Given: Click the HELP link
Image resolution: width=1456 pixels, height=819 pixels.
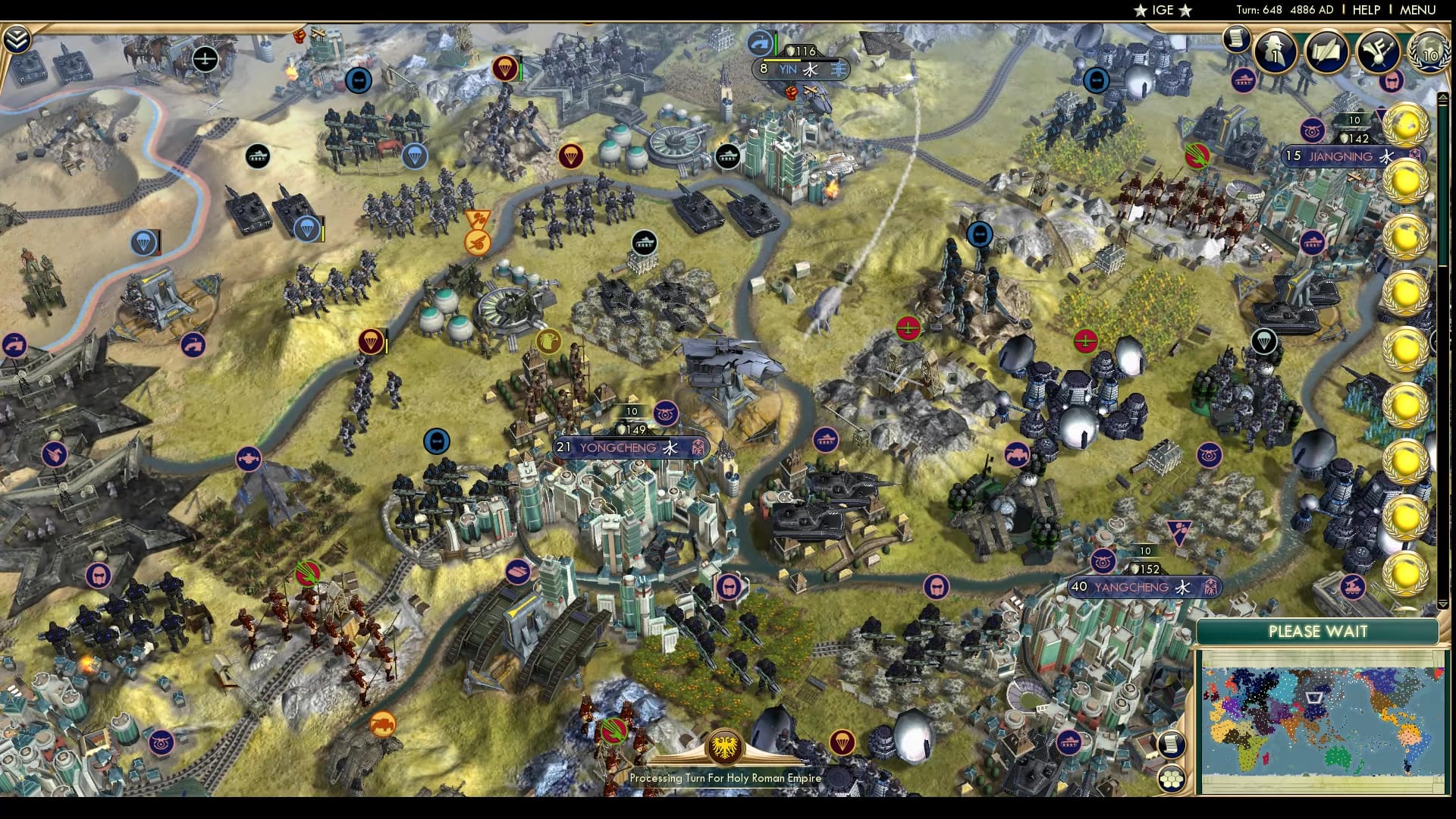Looking at the screenshot, I should pyautogui.click(x=1365, y=11).
